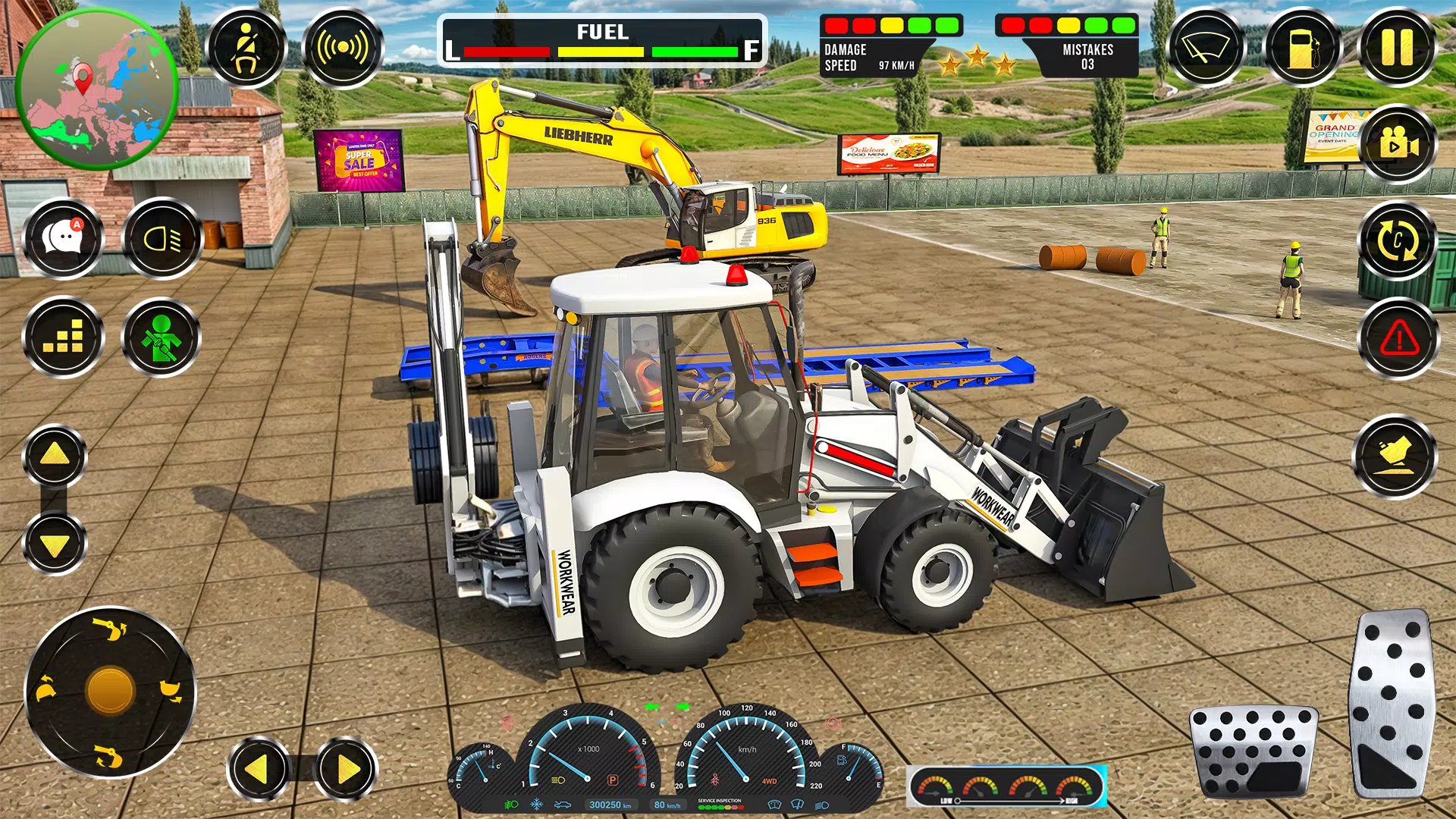Report a hazard with the warning triangle
Screen dimensions: 1456x819
(x=1396, y=338)
